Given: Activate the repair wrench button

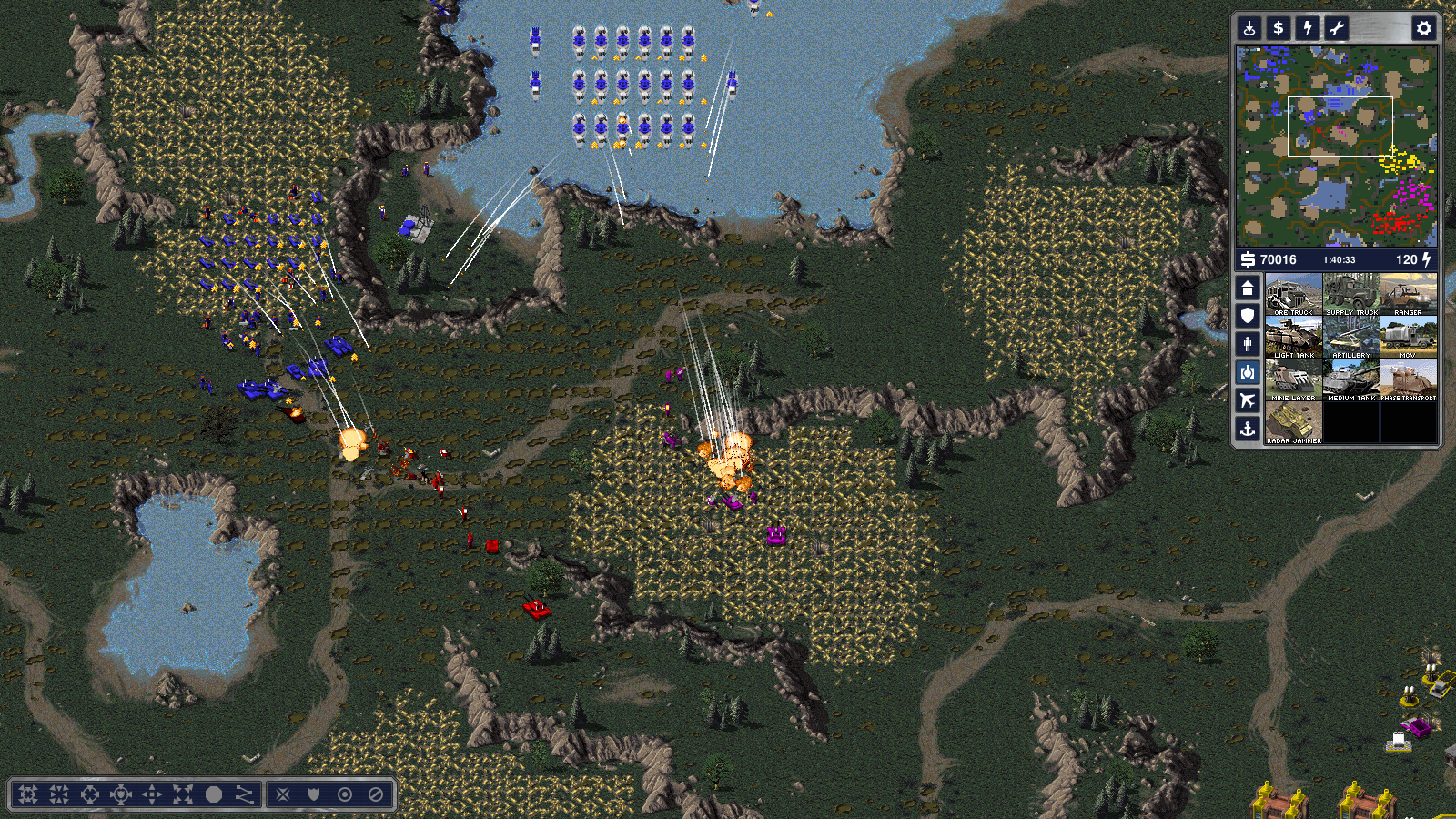Looking at the screenshot, I should (x=1337, y=28).
